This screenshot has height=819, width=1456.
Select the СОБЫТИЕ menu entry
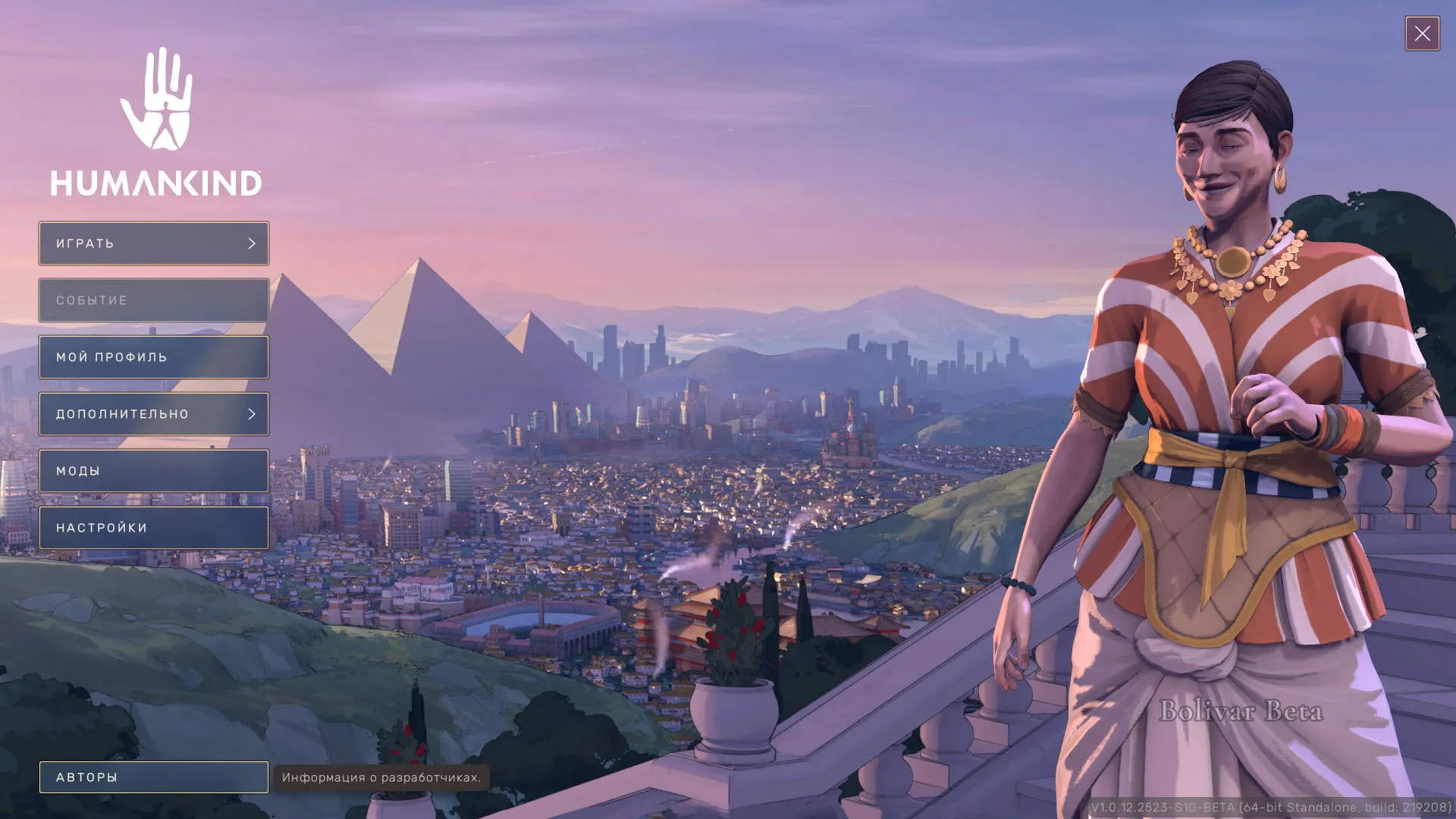[154, 300]
